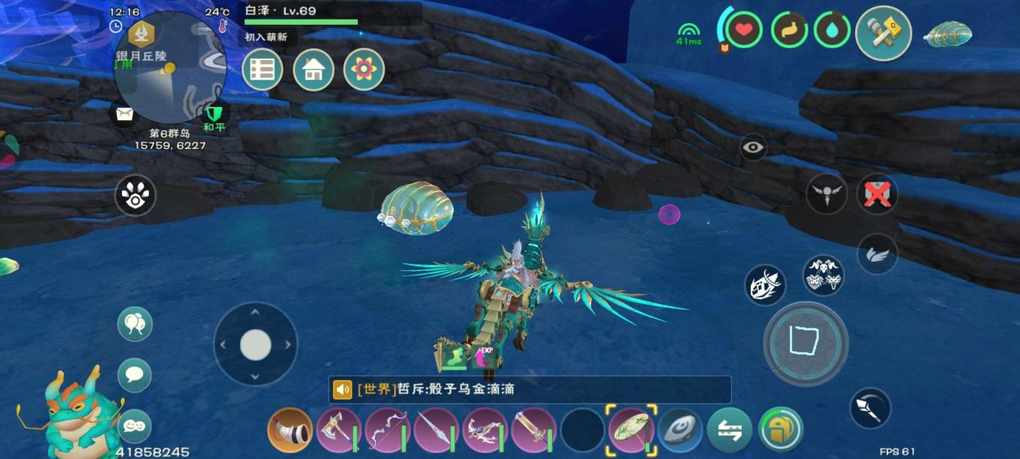
Task: Tap the swap arrows button
Action: coord(729,430)
